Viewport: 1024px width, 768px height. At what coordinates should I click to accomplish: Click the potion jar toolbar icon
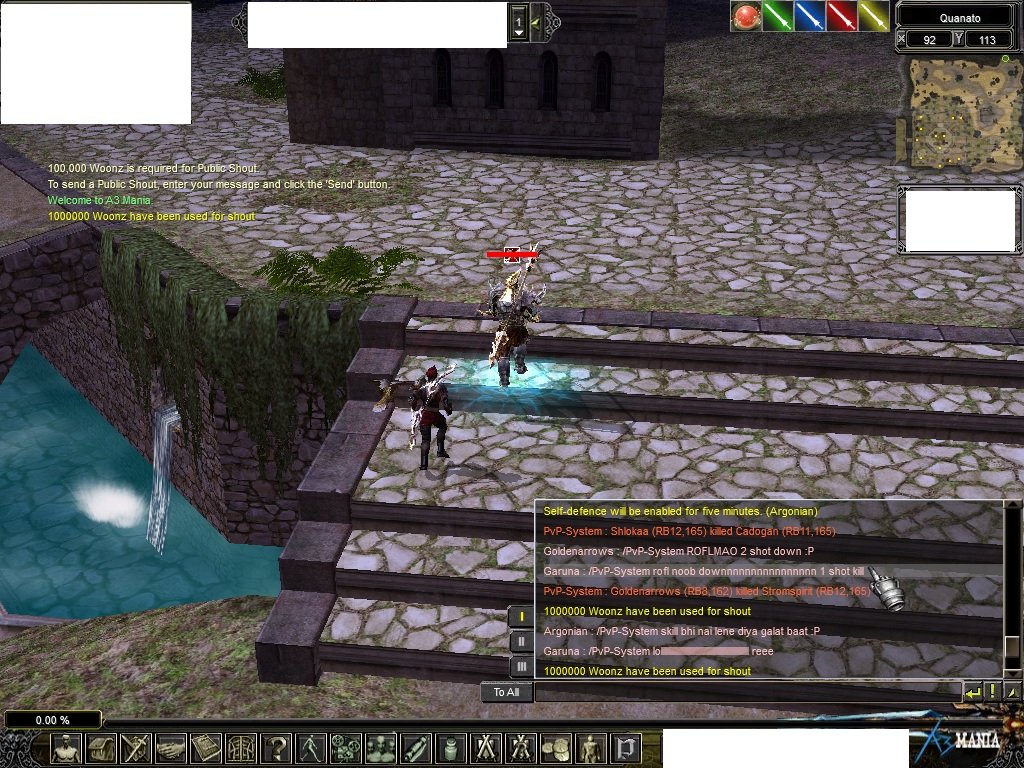(x=451, y=748)
